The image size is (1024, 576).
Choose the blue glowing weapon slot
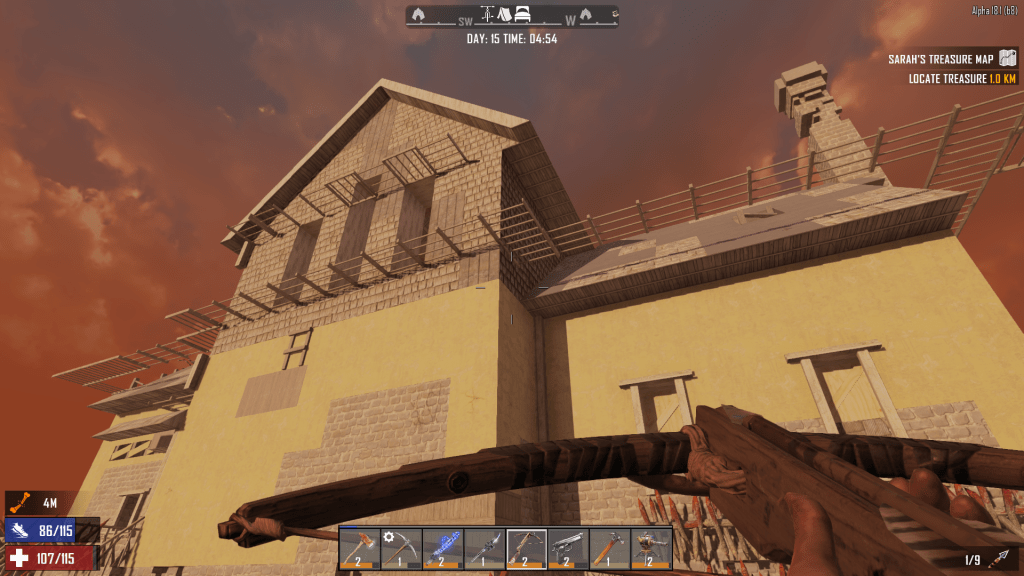443,549
